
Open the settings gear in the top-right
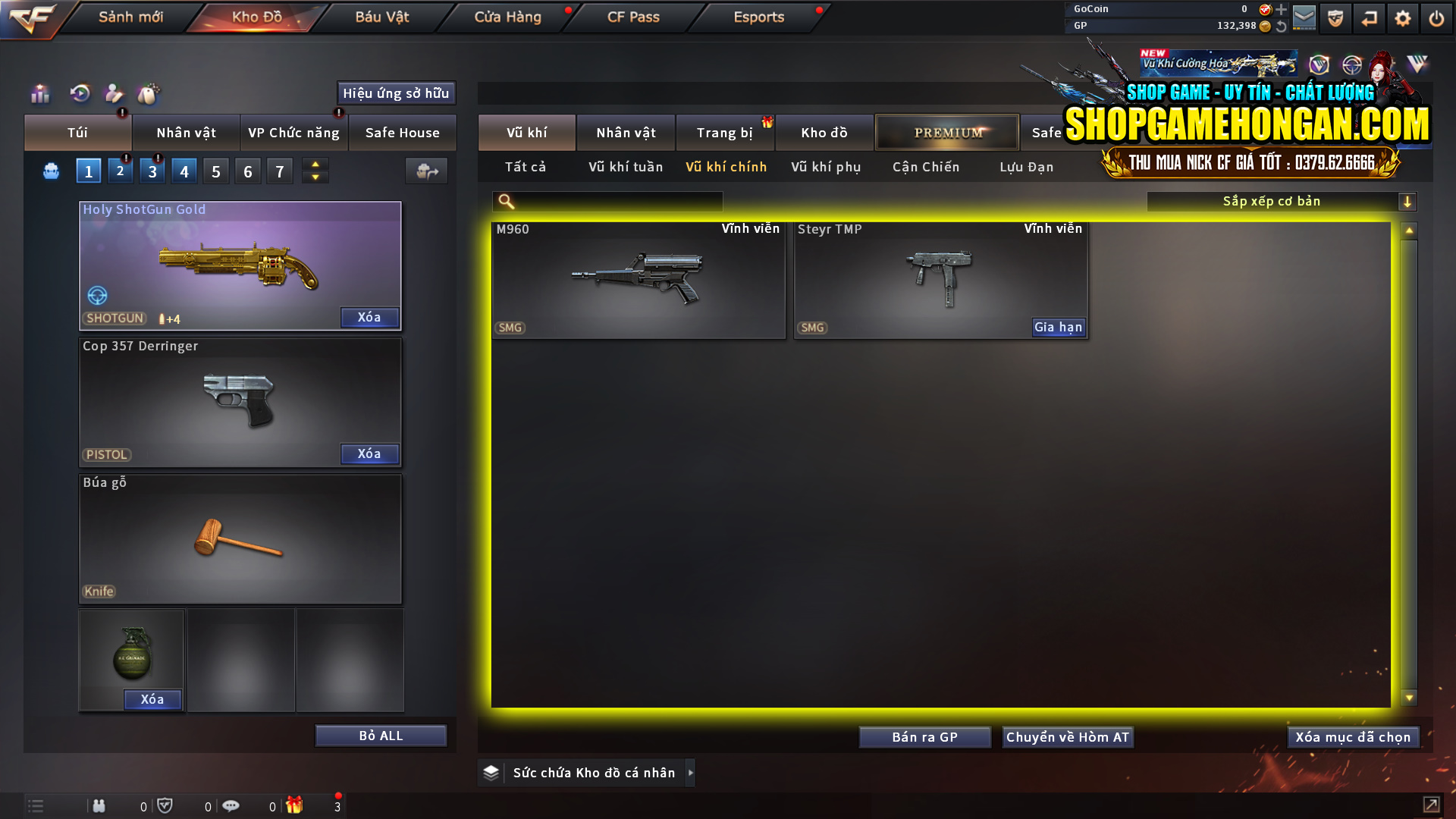point(1402,18)
